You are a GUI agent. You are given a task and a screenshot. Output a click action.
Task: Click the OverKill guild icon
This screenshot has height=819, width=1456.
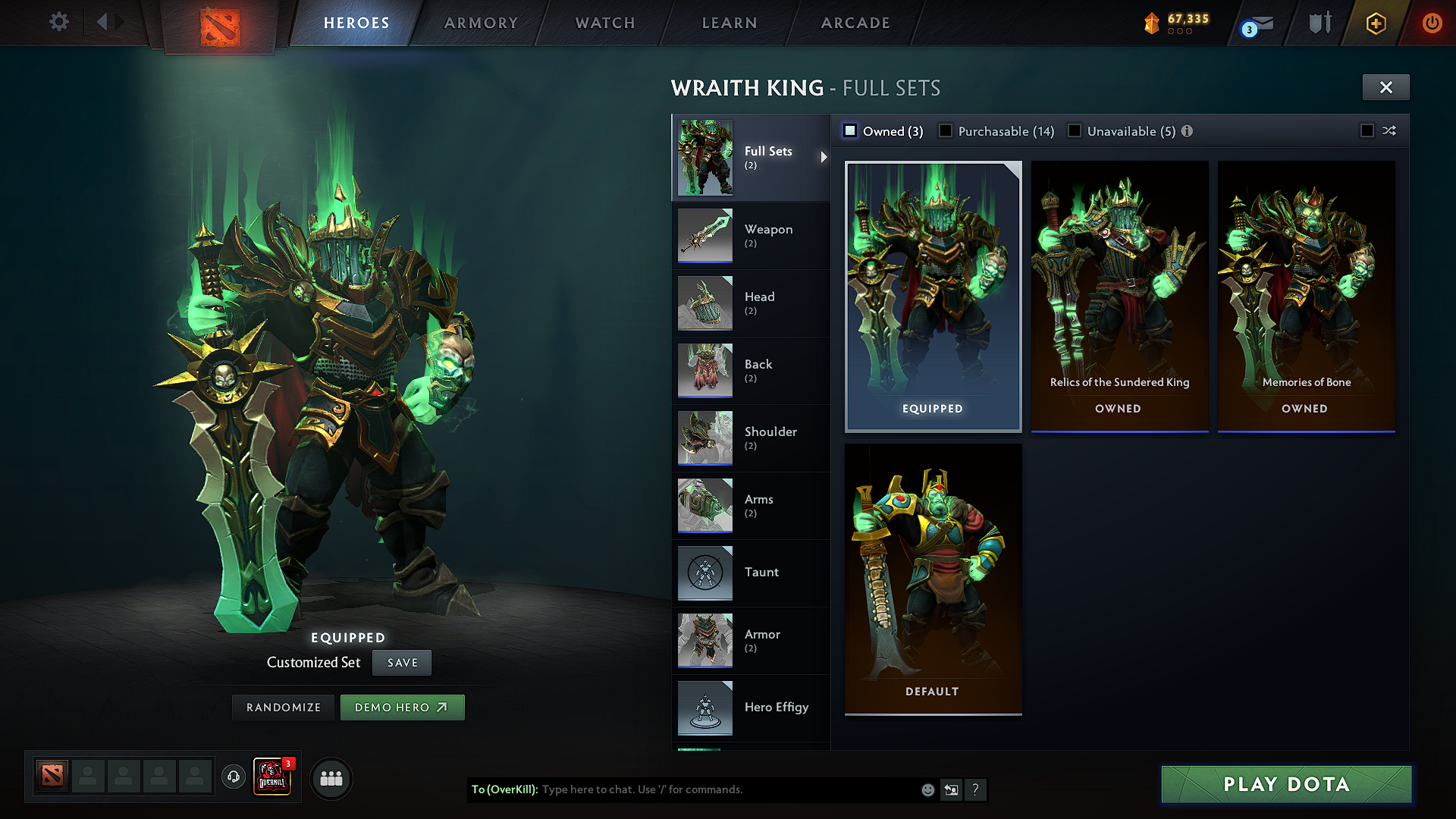coord(271,778)
